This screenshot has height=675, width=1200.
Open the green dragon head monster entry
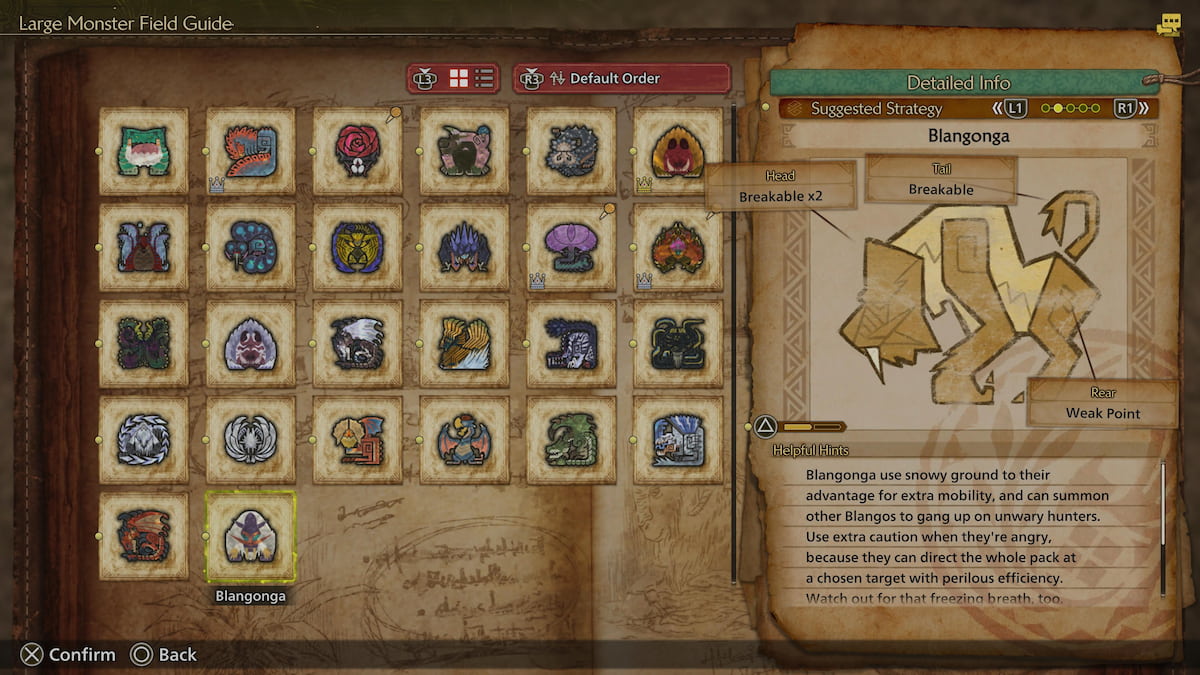coord(571,440)
